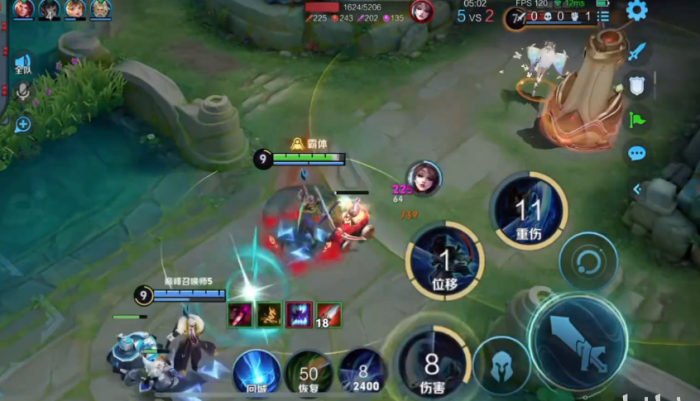Activate the 恢复 heal button
This screenshot has height=401, width=700.
pos(308,372)
